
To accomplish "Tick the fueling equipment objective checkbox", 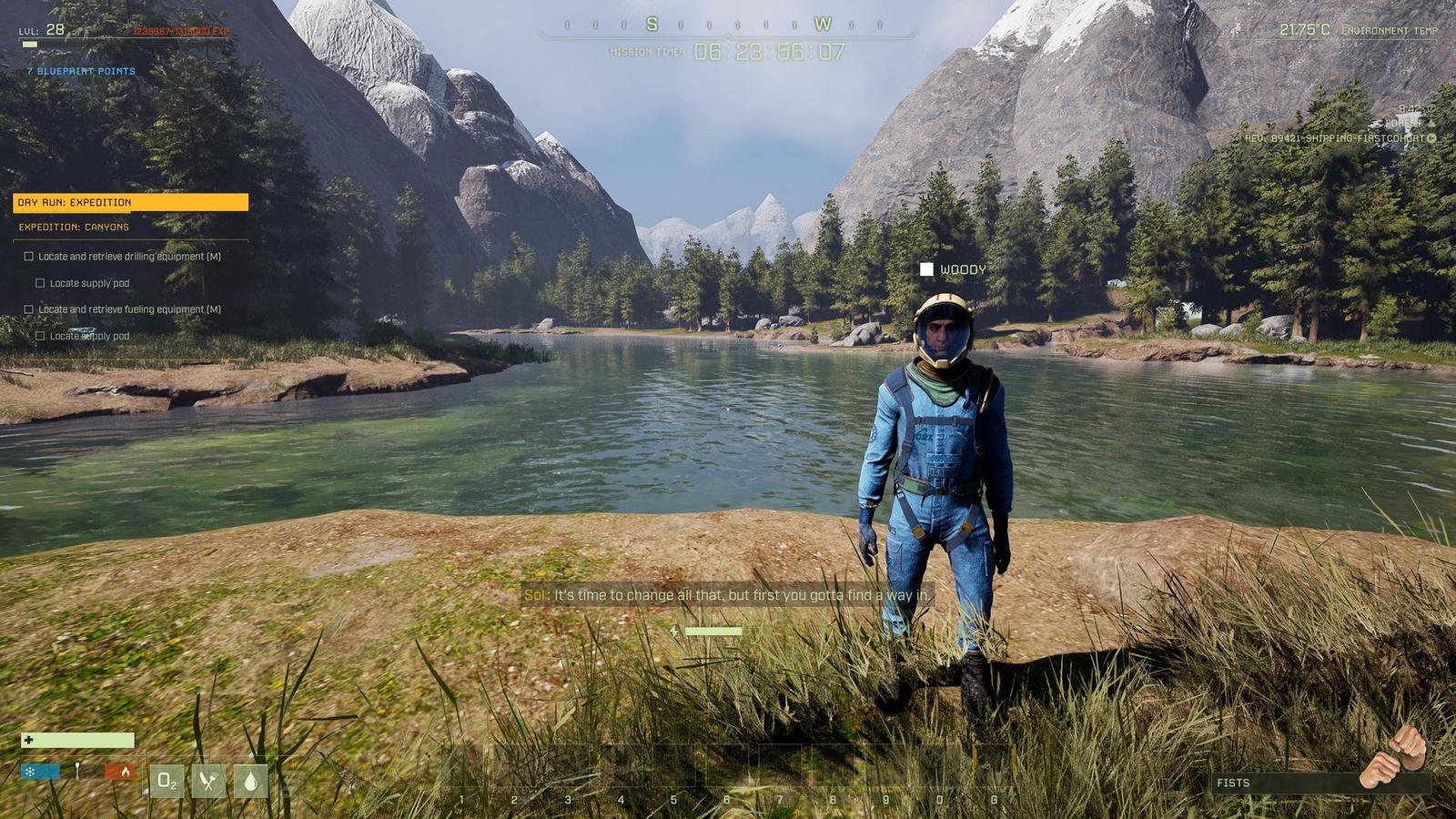I will 29,309.
